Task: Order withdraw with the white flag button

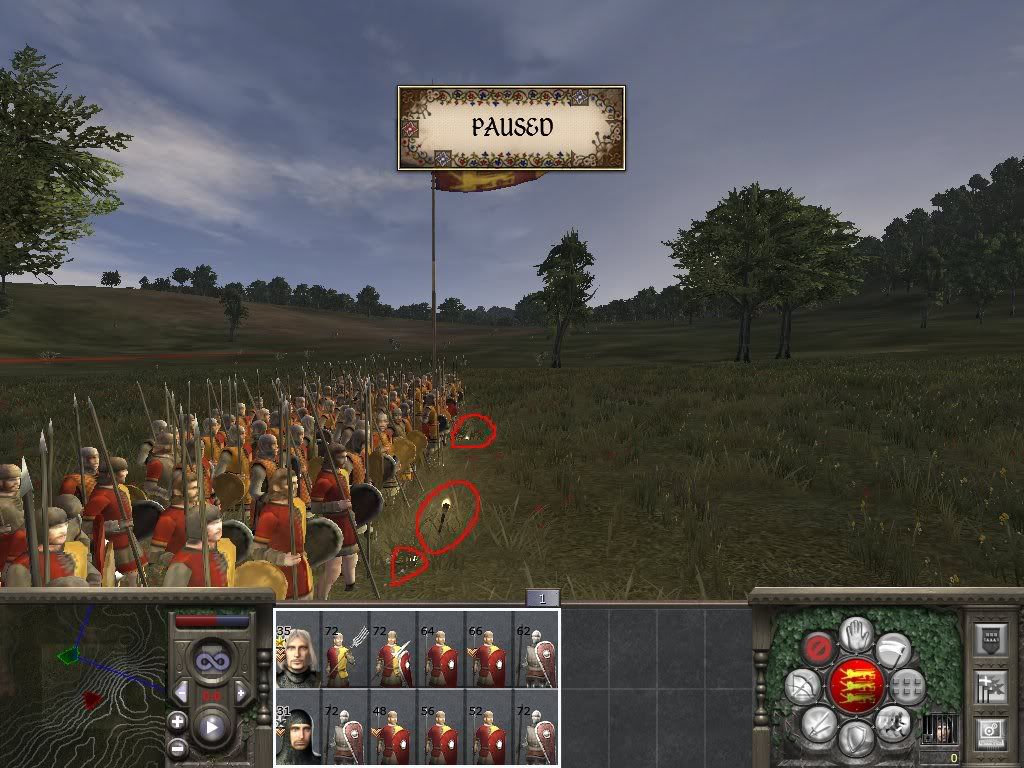Action: tap(893, 648)
